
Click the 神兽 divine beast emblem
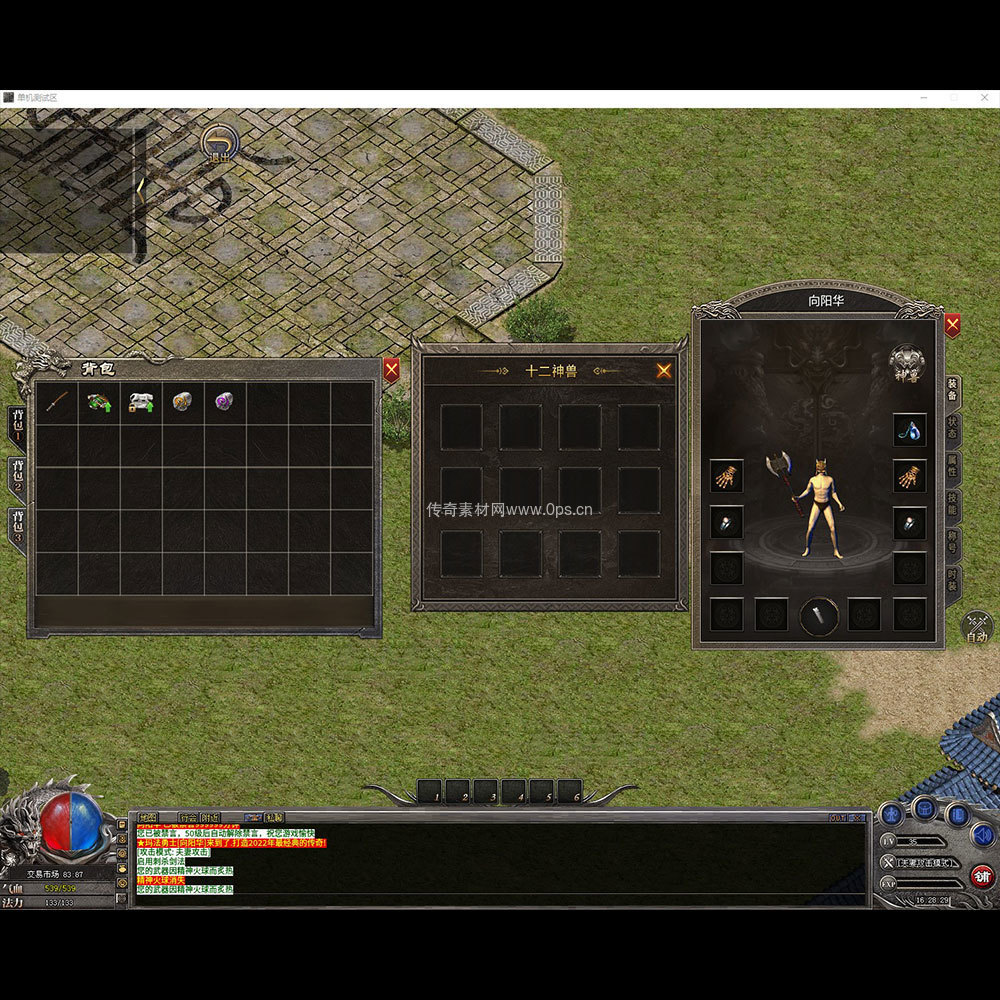click(907, 361)
